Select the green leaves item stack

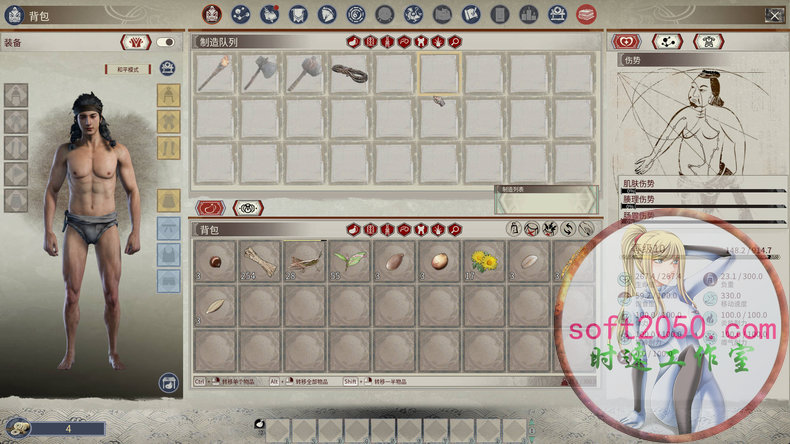(x=350, y=261)
